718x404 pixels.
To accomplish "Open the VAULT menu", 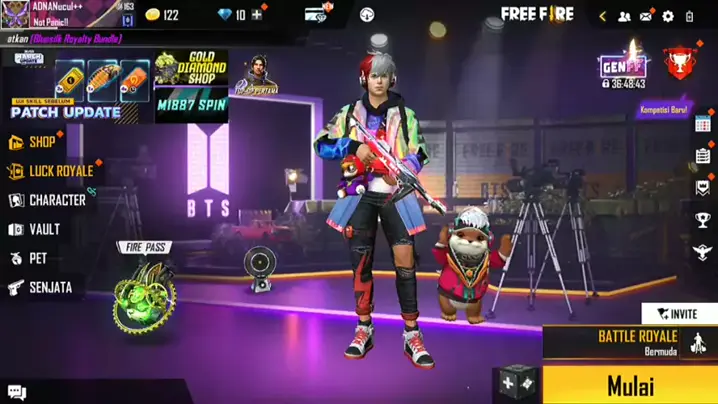I will (43, 229).
